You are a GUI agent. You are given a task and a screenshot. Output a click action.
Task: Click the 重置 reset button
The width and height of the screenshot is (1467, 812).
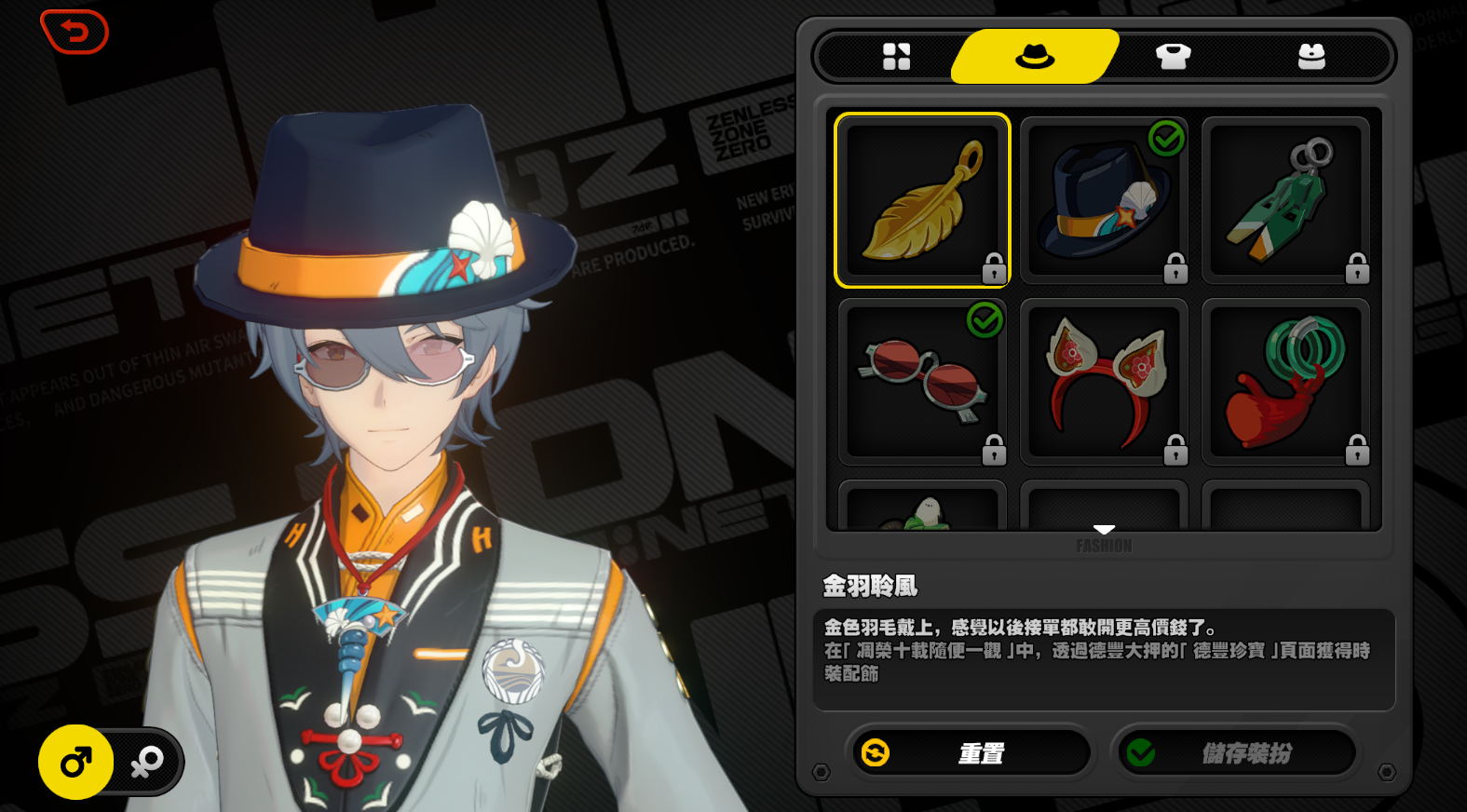(969, 752)
